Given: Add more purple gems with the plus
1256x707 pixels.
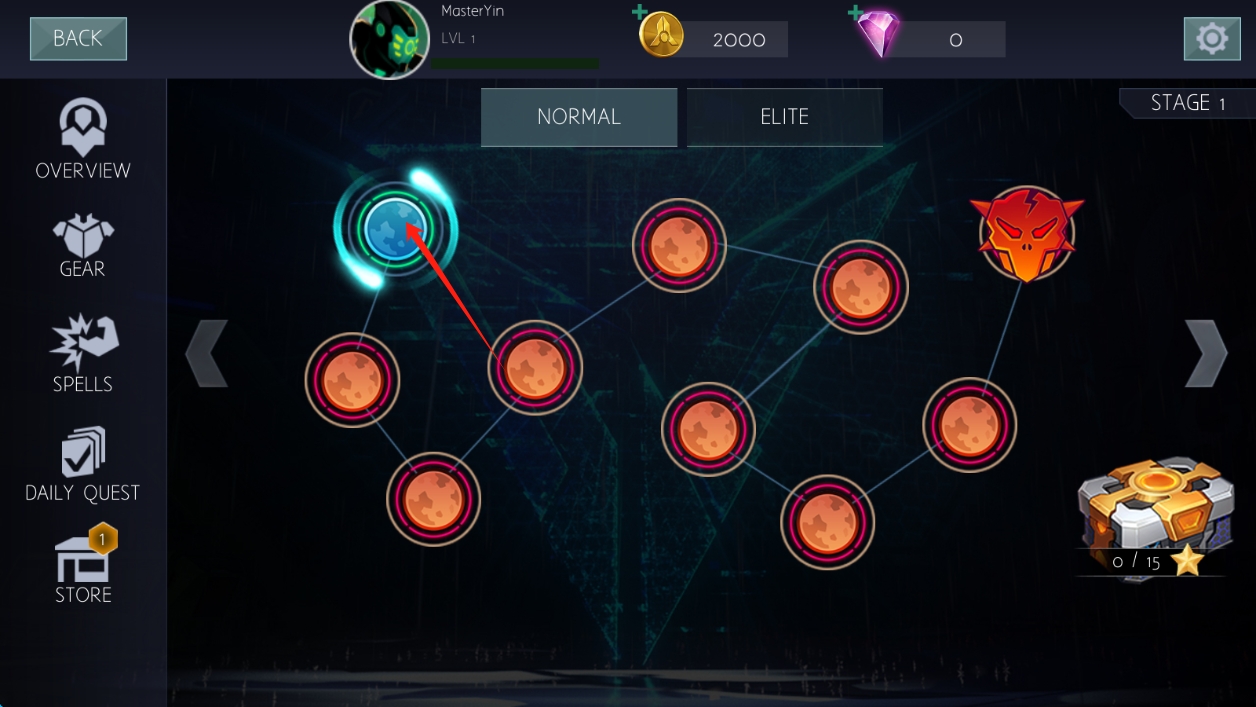Looking at the screenshot, I should point(856,14).
